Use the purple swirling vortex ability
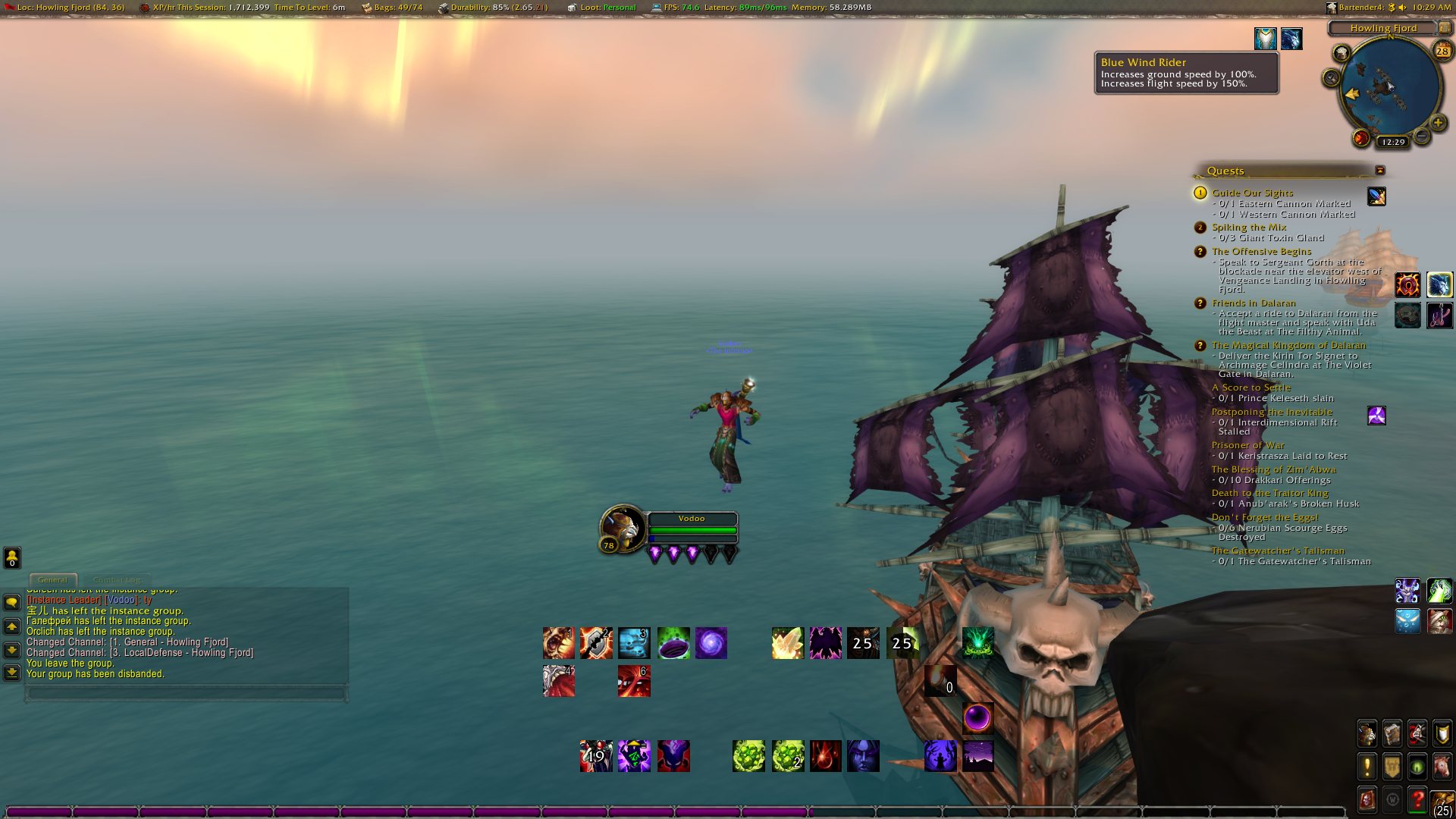This screenshot has width=1456, height=819. [x=711, y=643]
